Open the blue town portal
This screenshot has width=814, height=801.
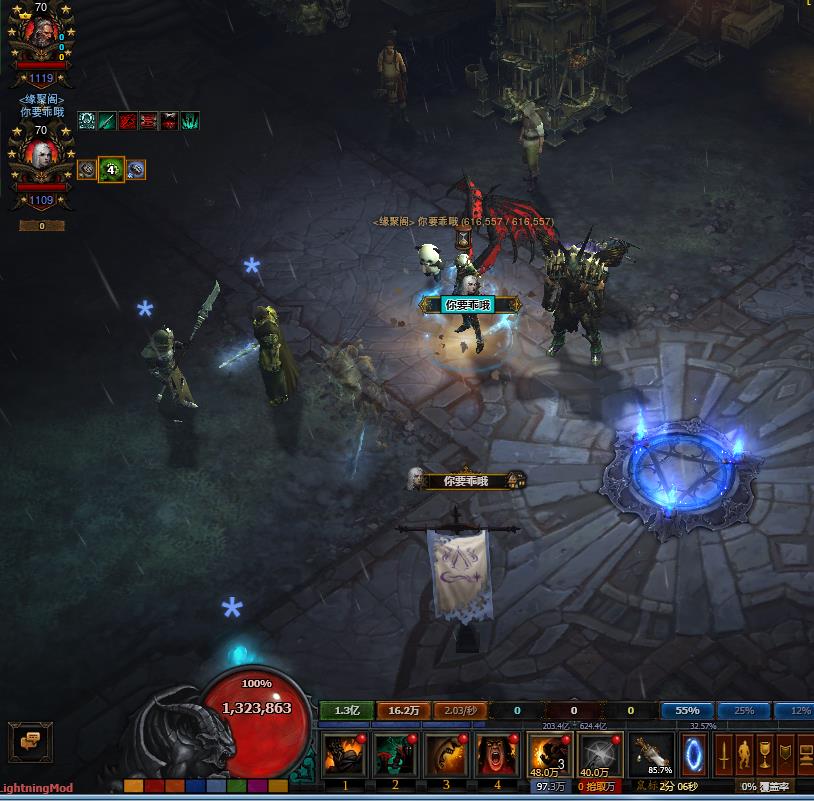[x=695, y=754]
